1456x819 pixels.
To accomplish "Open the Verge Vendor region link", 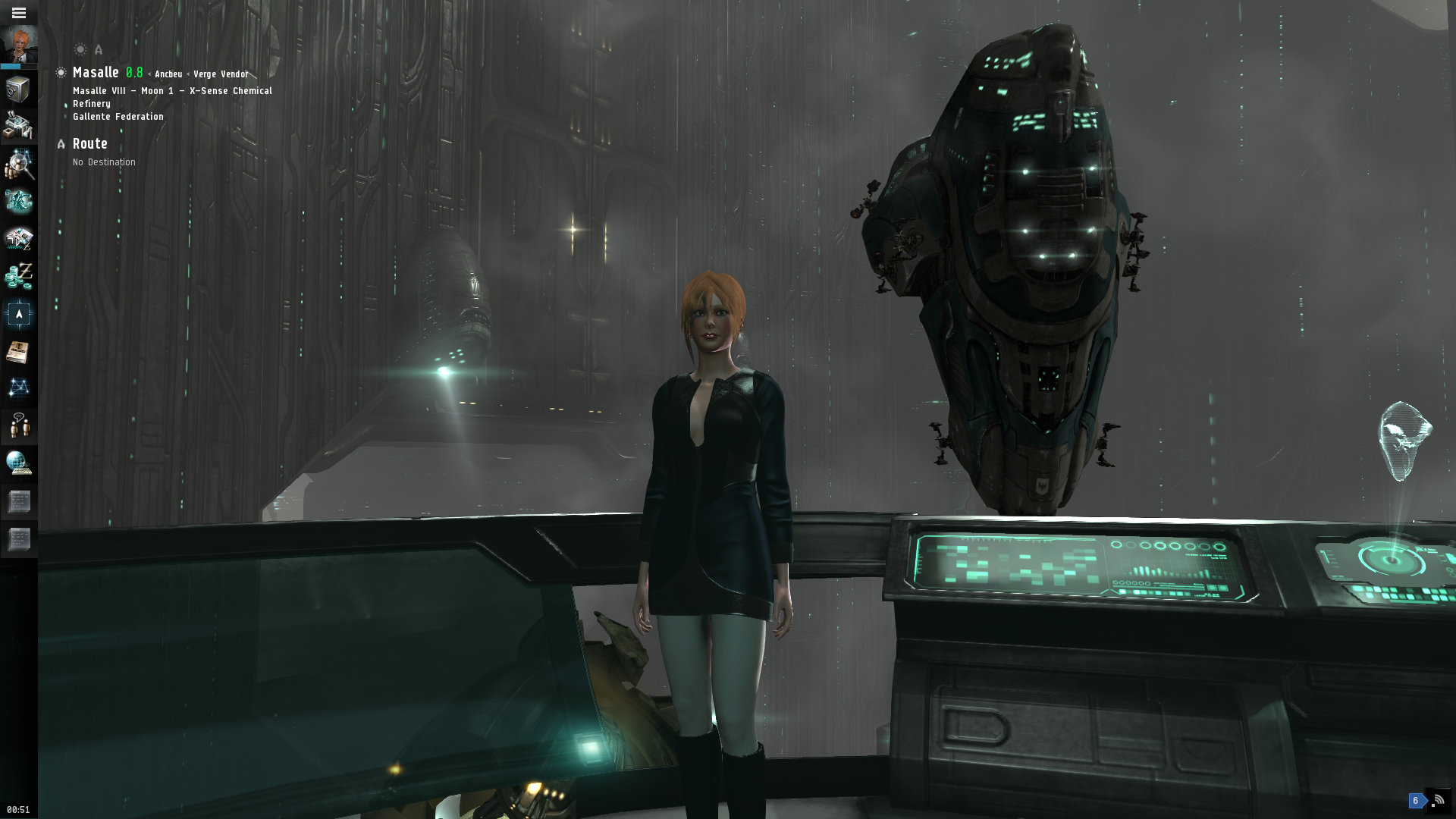I will pos(221,74).
